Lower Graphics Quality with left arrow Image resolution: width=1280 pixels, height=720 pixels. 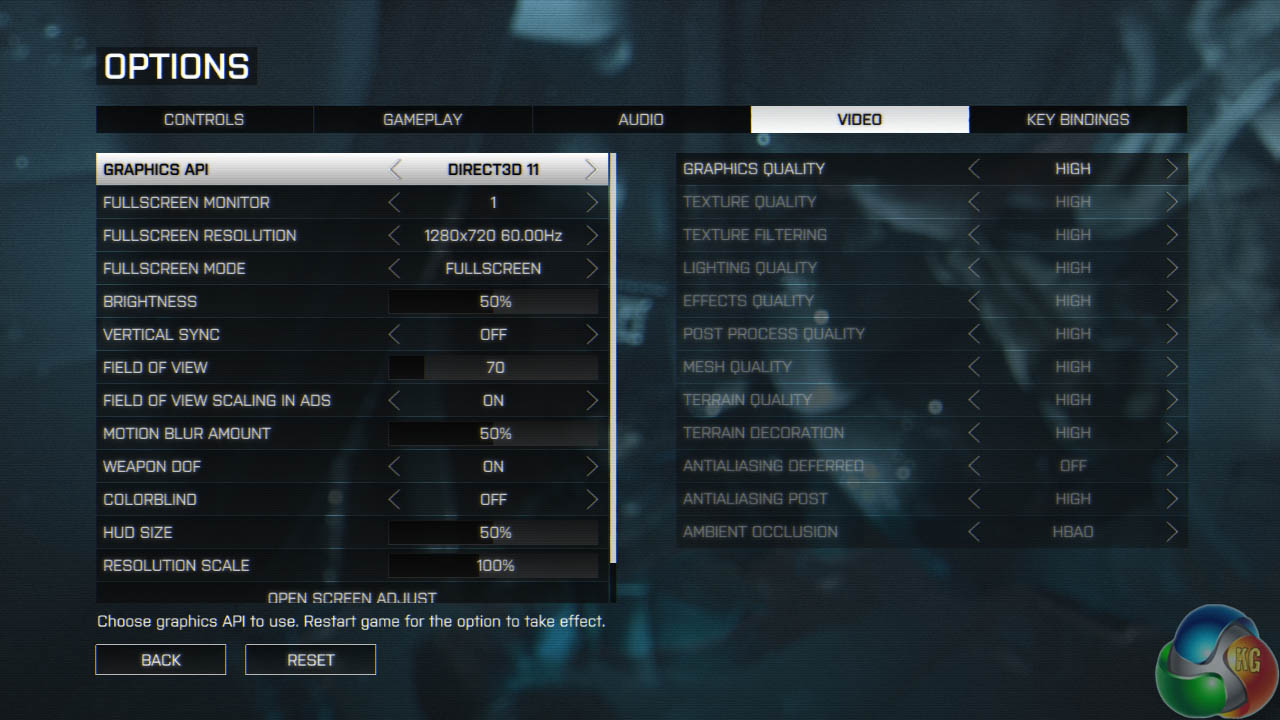pos(974,169)
